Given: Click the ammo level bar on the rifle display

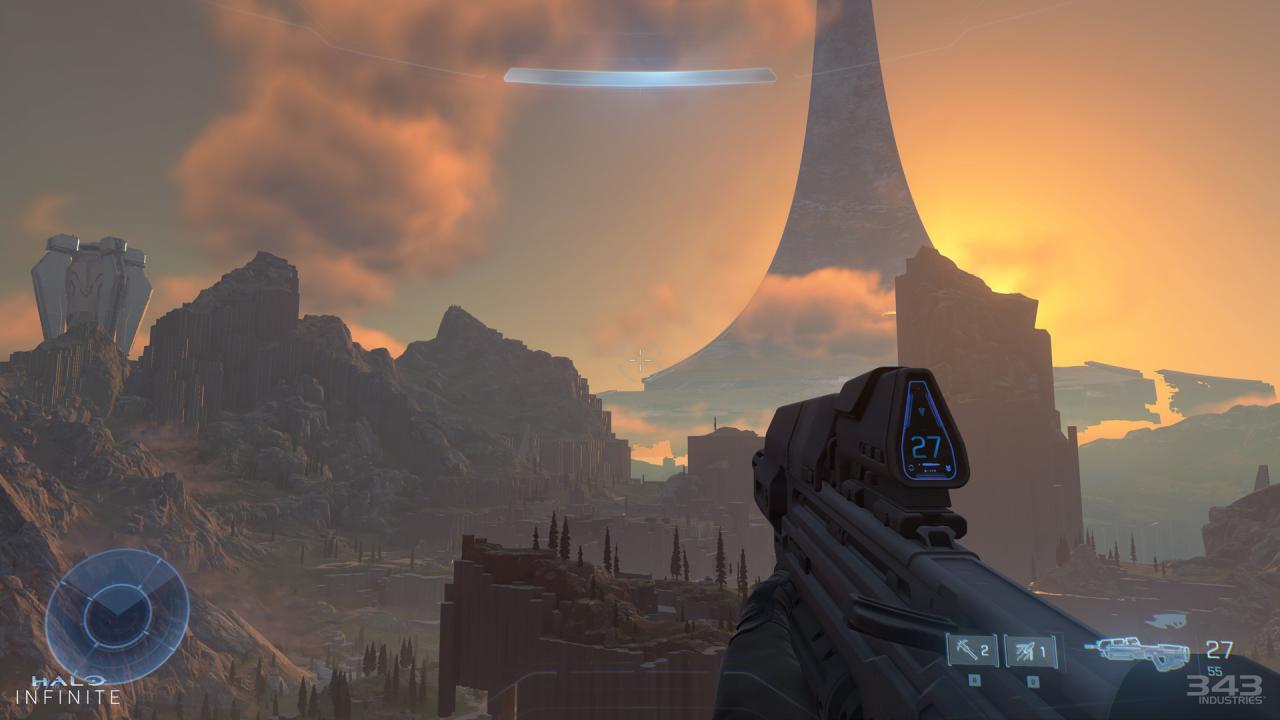Looking at the screenshot, I should click(x=929, y=464).
